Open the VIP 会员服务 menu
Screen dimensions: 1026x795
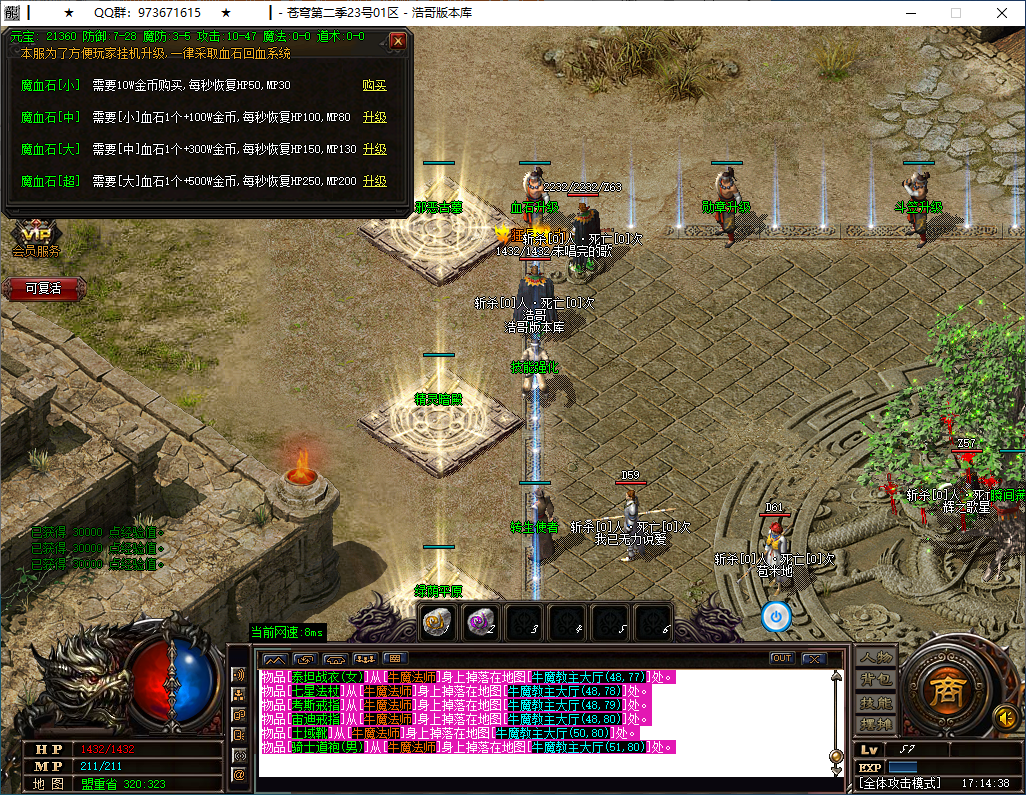click(36, 240)
